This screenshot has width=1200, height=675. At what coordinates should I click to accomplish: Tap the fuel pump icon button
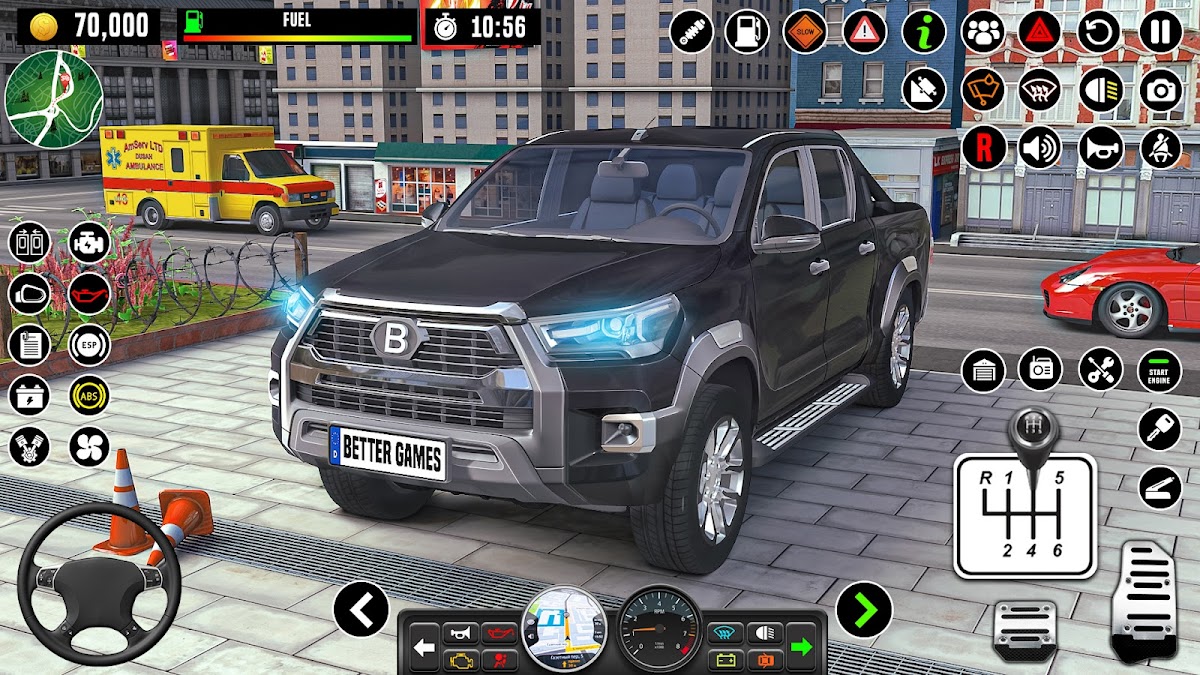746,32
